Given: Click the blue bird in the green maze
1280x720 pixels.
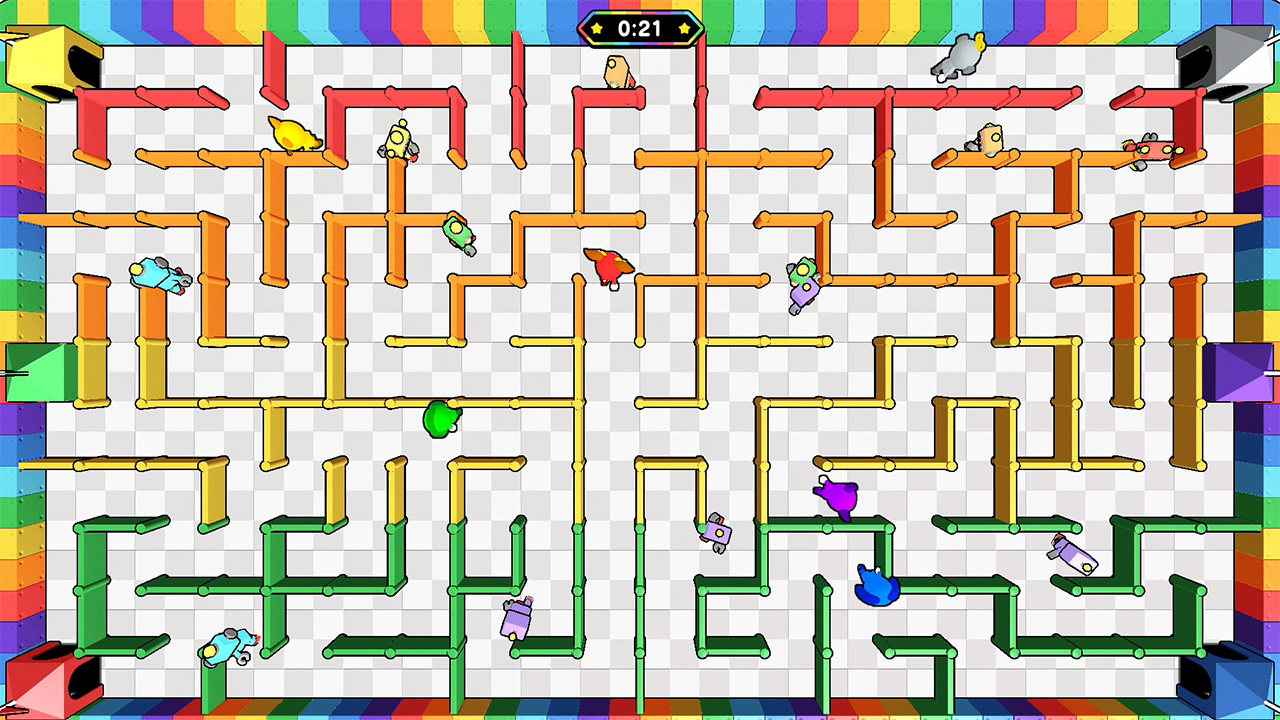Looking at the screenshot, I should tap(877, 585).
